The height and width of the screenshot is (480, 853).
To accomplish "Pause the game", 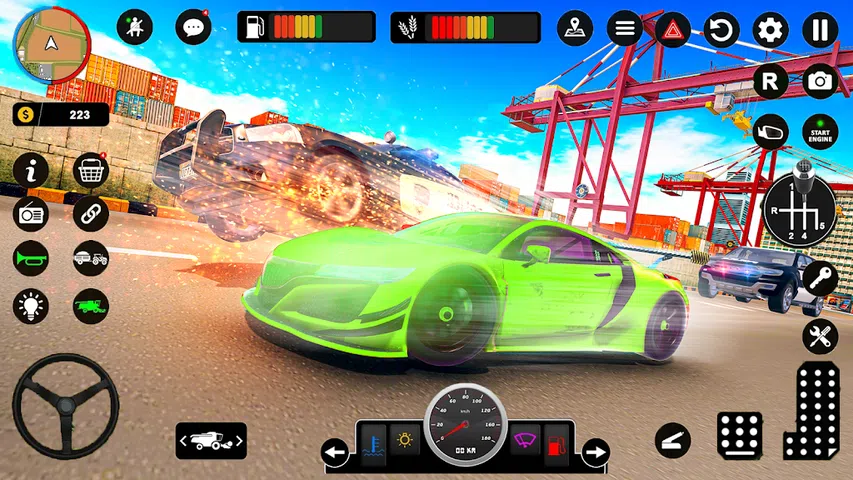I will point(820,29).
